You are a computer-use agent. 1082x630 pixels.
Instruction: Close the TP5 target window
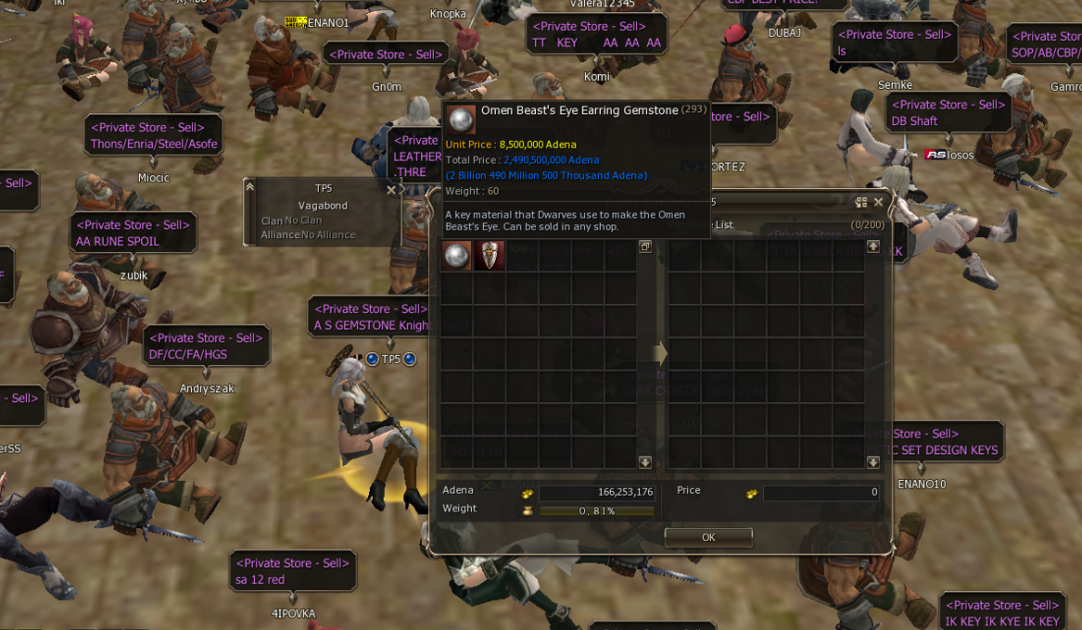coord(391,189)
